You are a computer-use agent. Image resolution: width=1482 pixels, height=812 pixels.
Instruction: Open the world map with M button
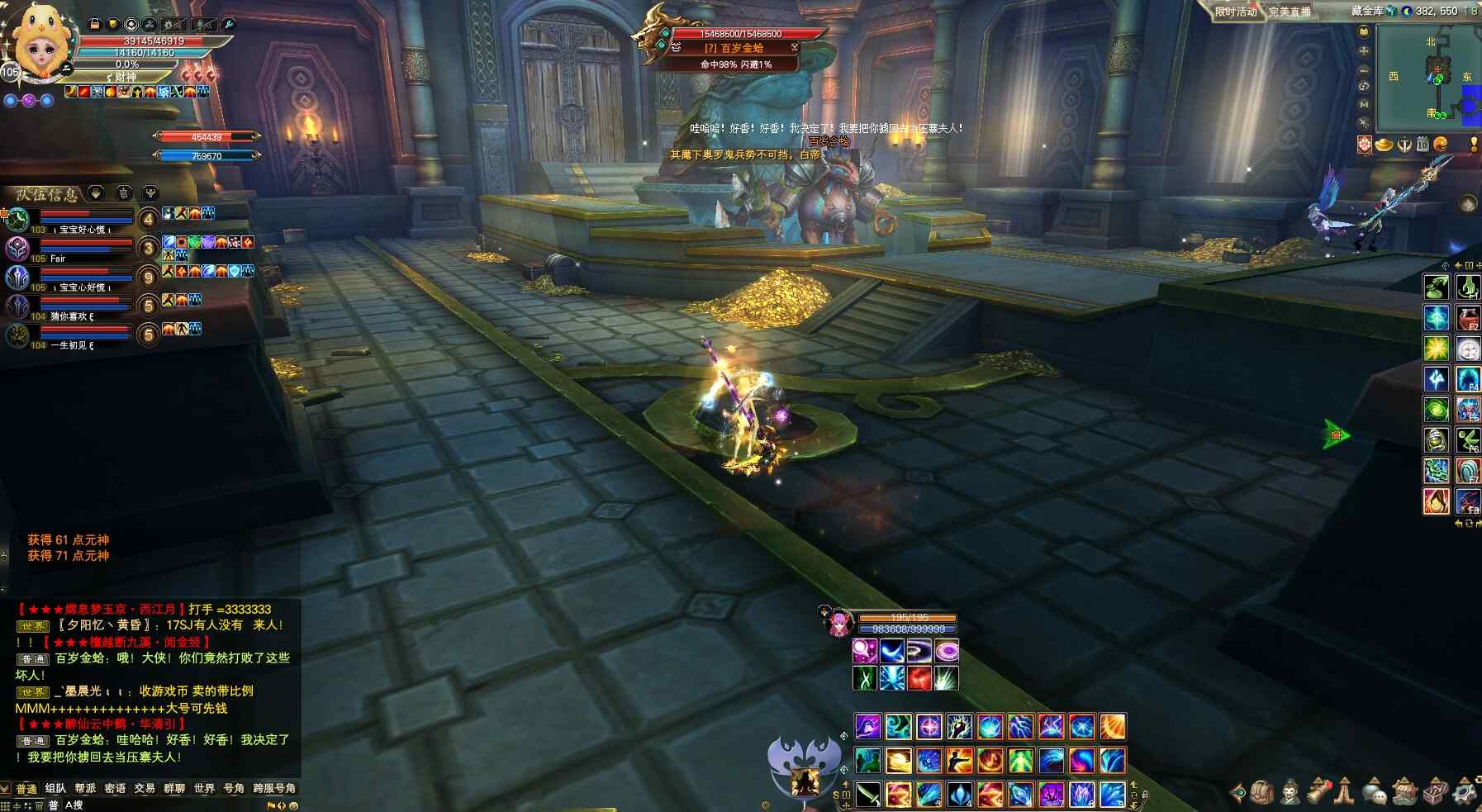pos(1364,105)
